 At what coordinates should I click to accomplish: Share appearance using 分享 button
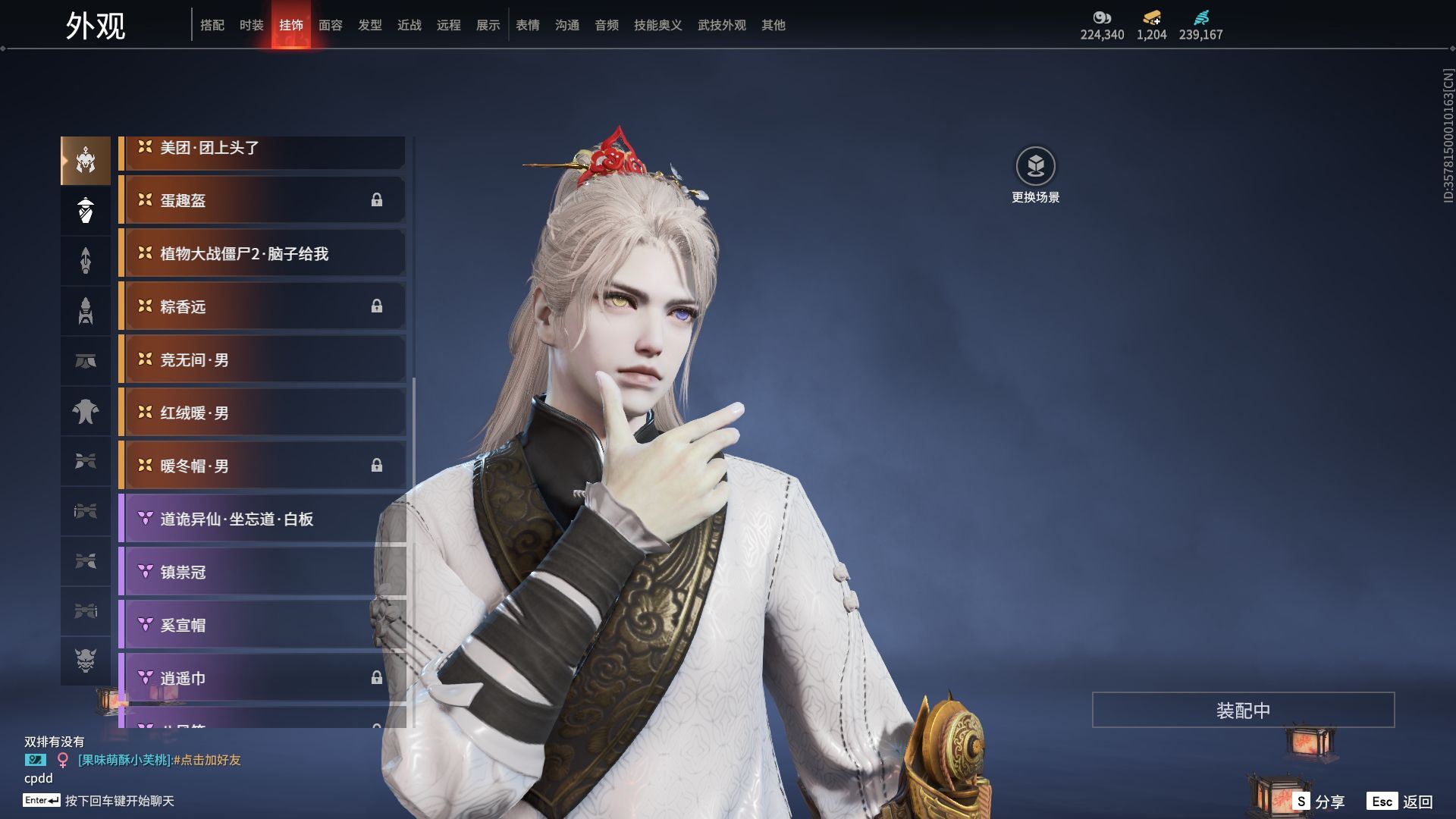click(1319, 802)
